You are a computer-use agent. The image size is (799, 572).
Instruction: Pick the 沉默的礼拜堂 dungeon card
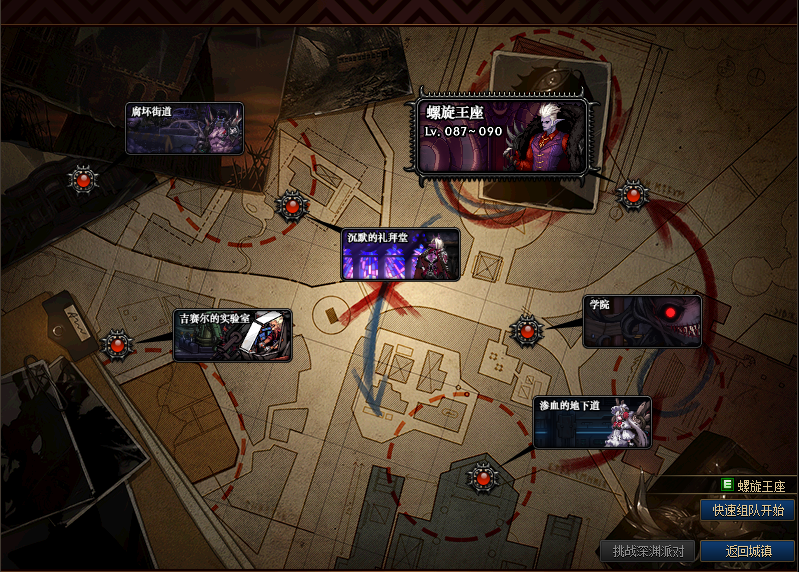pyautogui.click(x=401, y=255)
